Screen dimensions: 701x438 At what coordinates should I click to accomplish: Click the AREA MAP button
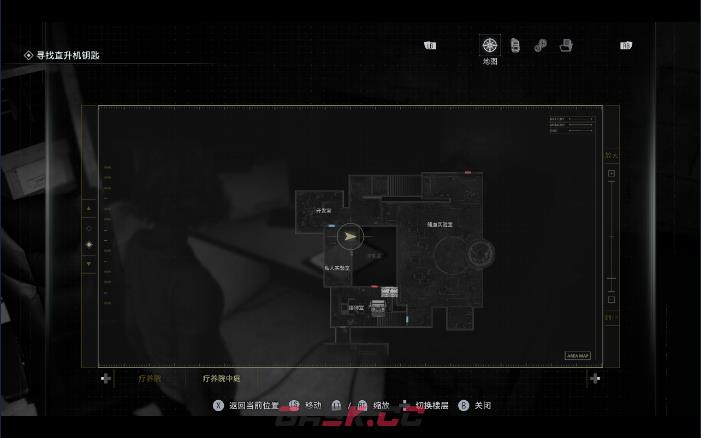[578, 355]
